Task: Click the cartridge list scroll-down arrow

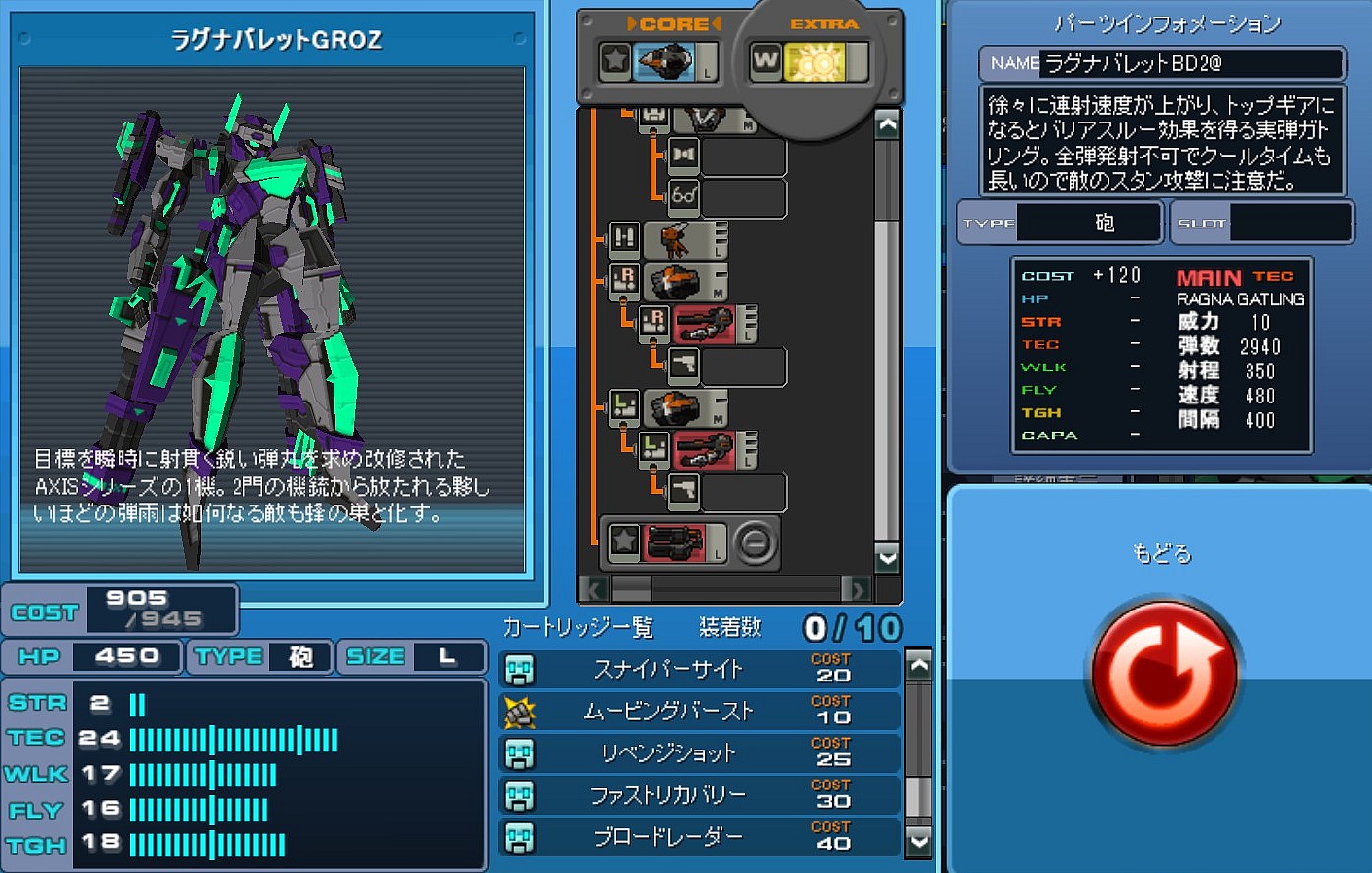Action: tap(918, 840)
